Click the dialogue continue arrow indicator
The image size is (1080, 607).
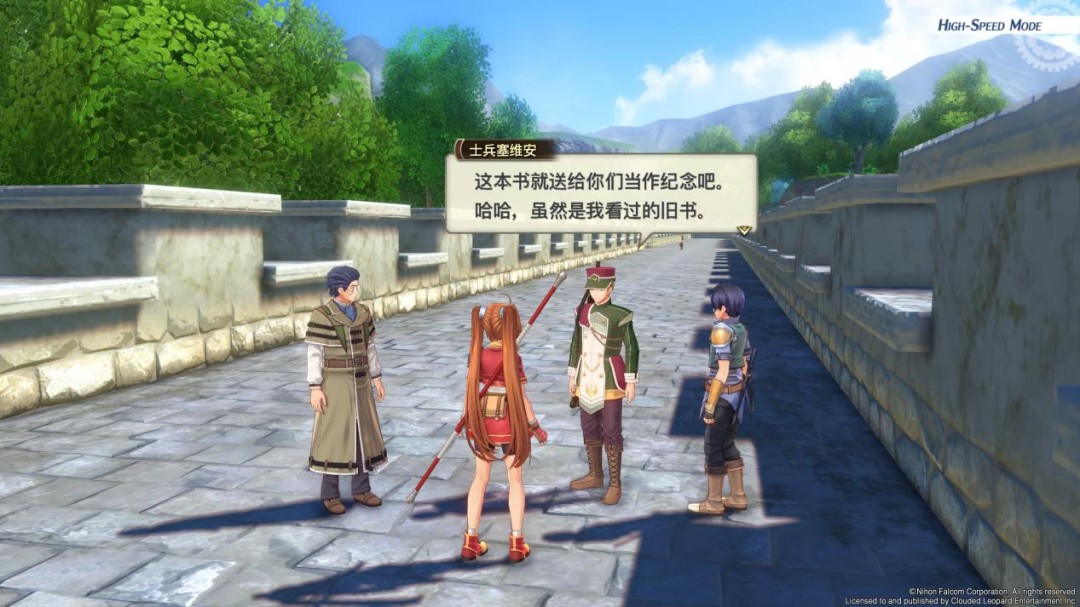[743, 230]
